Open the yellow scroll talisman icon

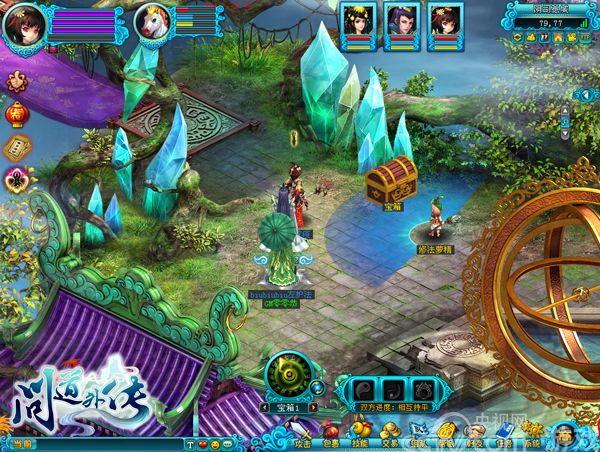point(17,147)
